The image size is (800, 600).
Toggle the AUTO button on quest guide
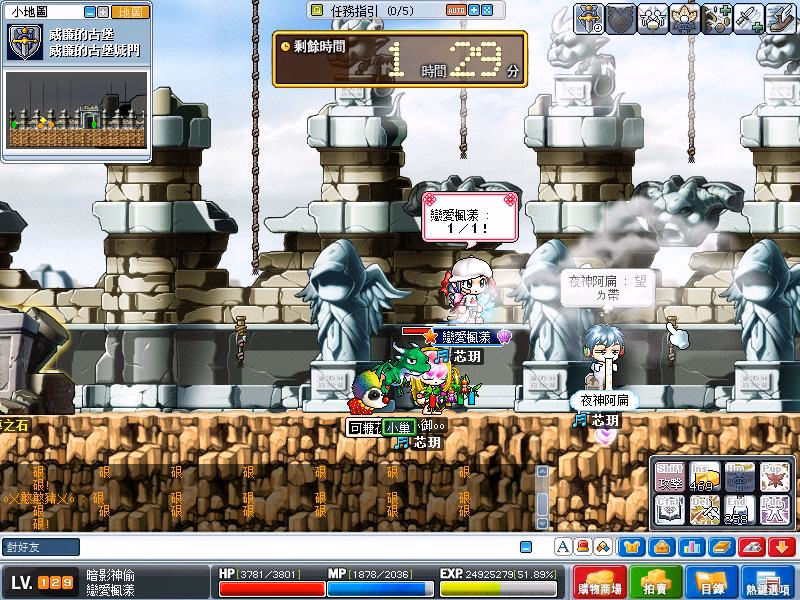(455, 10)
